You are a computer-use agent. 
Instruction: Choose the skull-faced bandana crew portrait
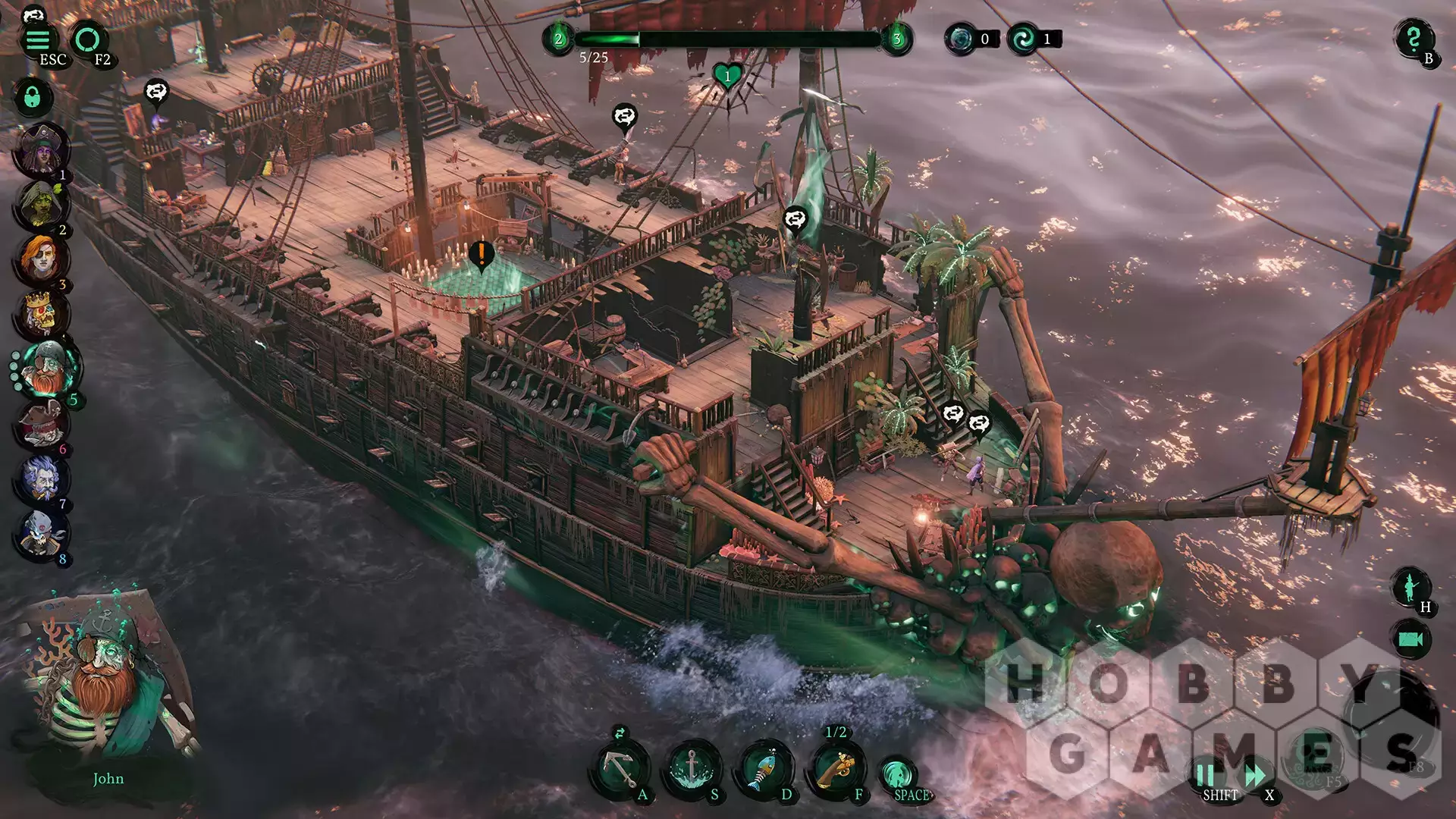coord(41,533)
